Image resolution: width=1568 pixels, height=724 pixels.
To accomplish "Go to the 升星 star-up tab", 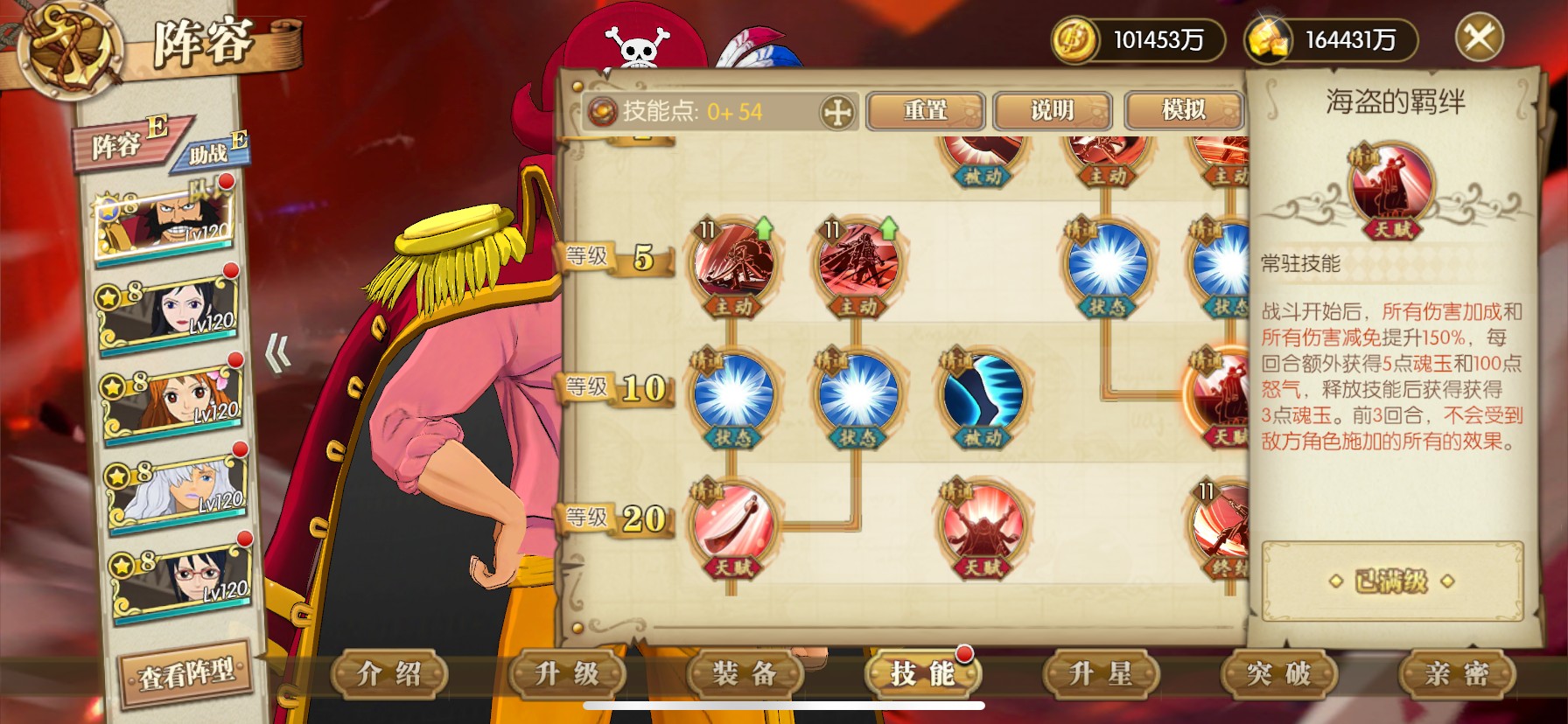I will pos(1101,673).
